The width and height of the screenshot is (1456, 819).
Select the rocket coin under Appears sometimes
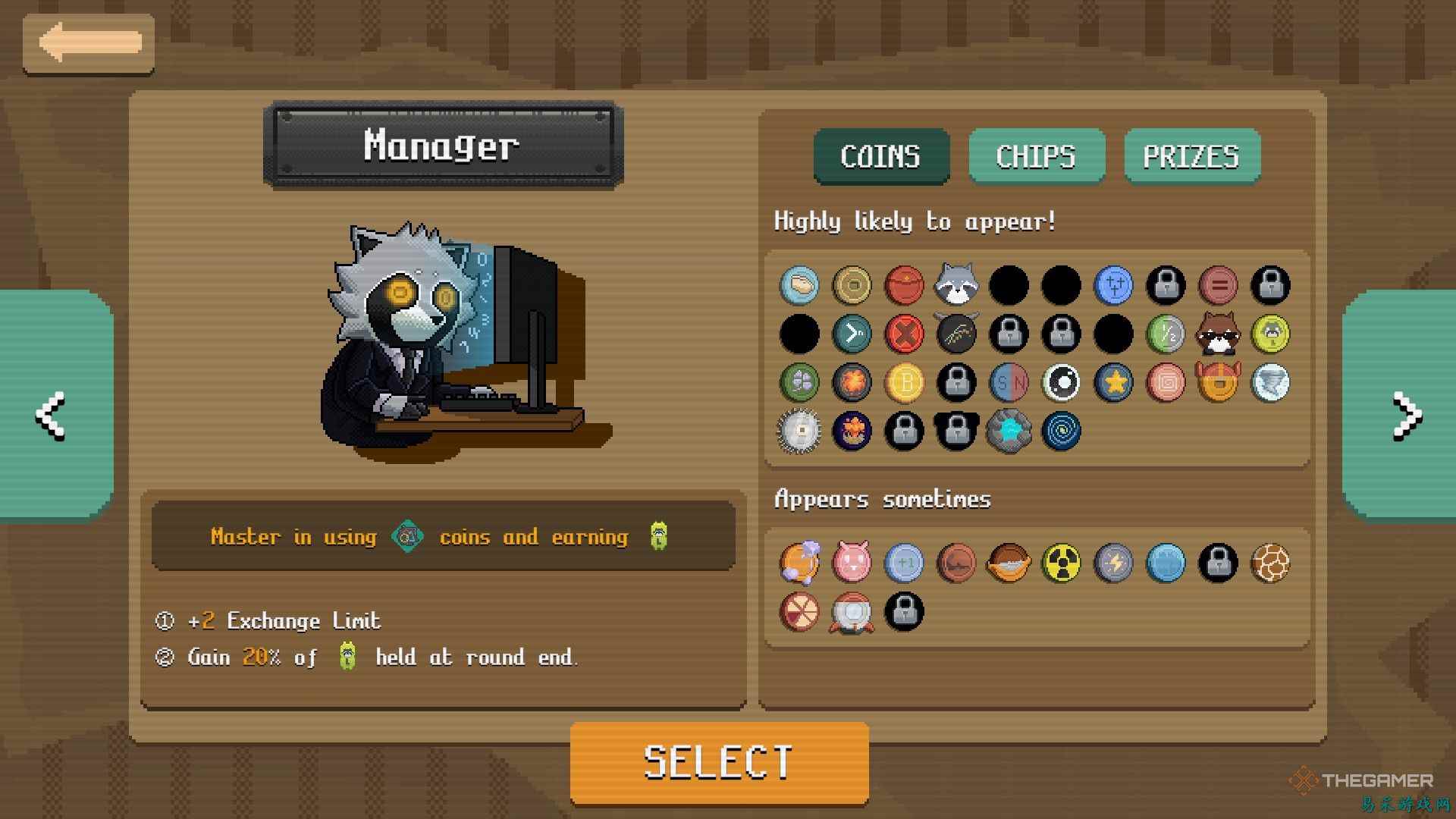[852, 612]
